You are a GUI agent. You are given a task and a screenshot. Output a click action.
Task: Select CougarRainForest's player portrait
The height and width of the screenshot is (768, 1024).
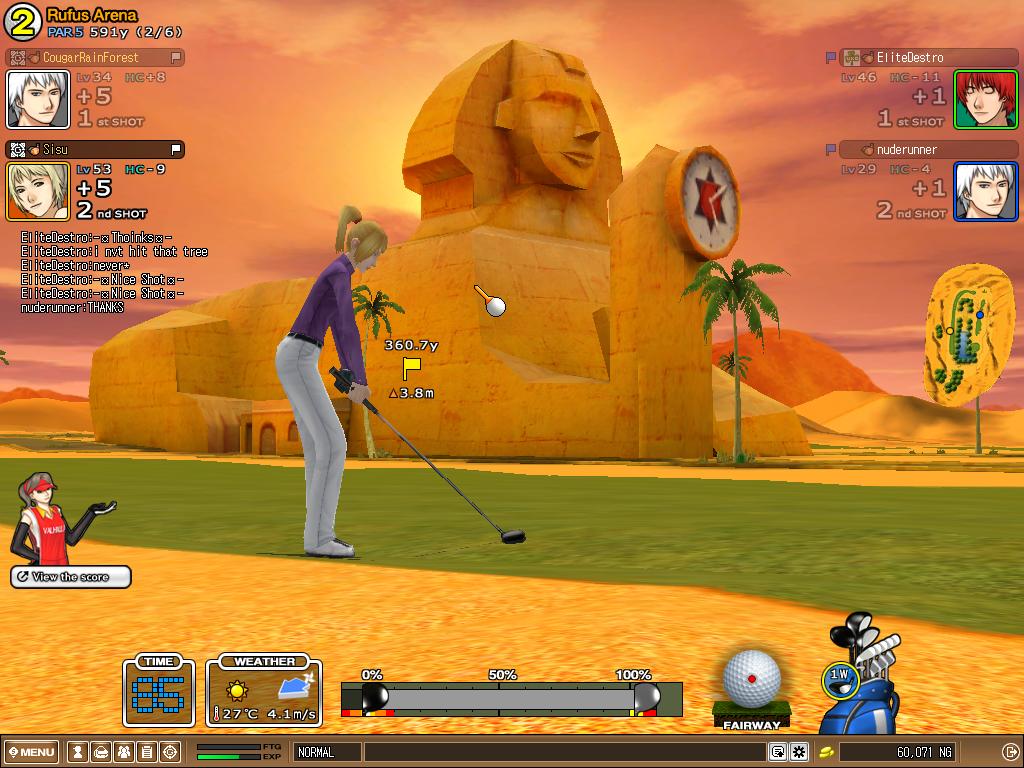pyautogui.click(x=38, y=99)
